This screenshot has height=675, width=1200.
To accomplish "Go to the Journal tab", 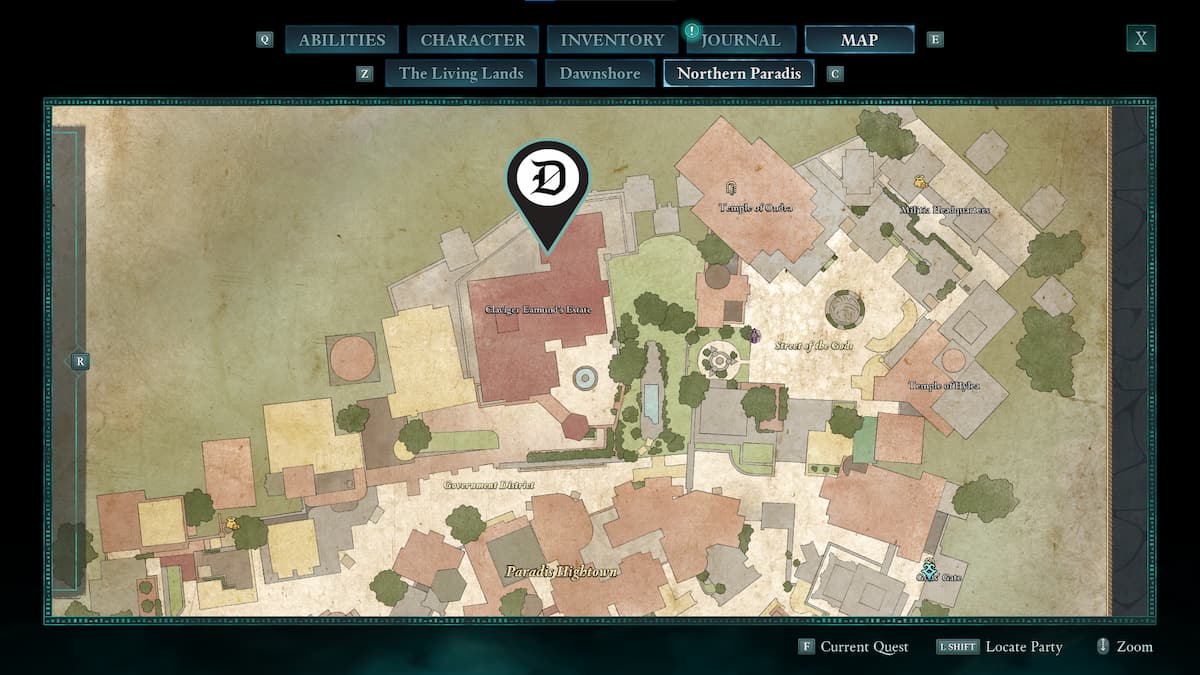I will pos(739,40).
